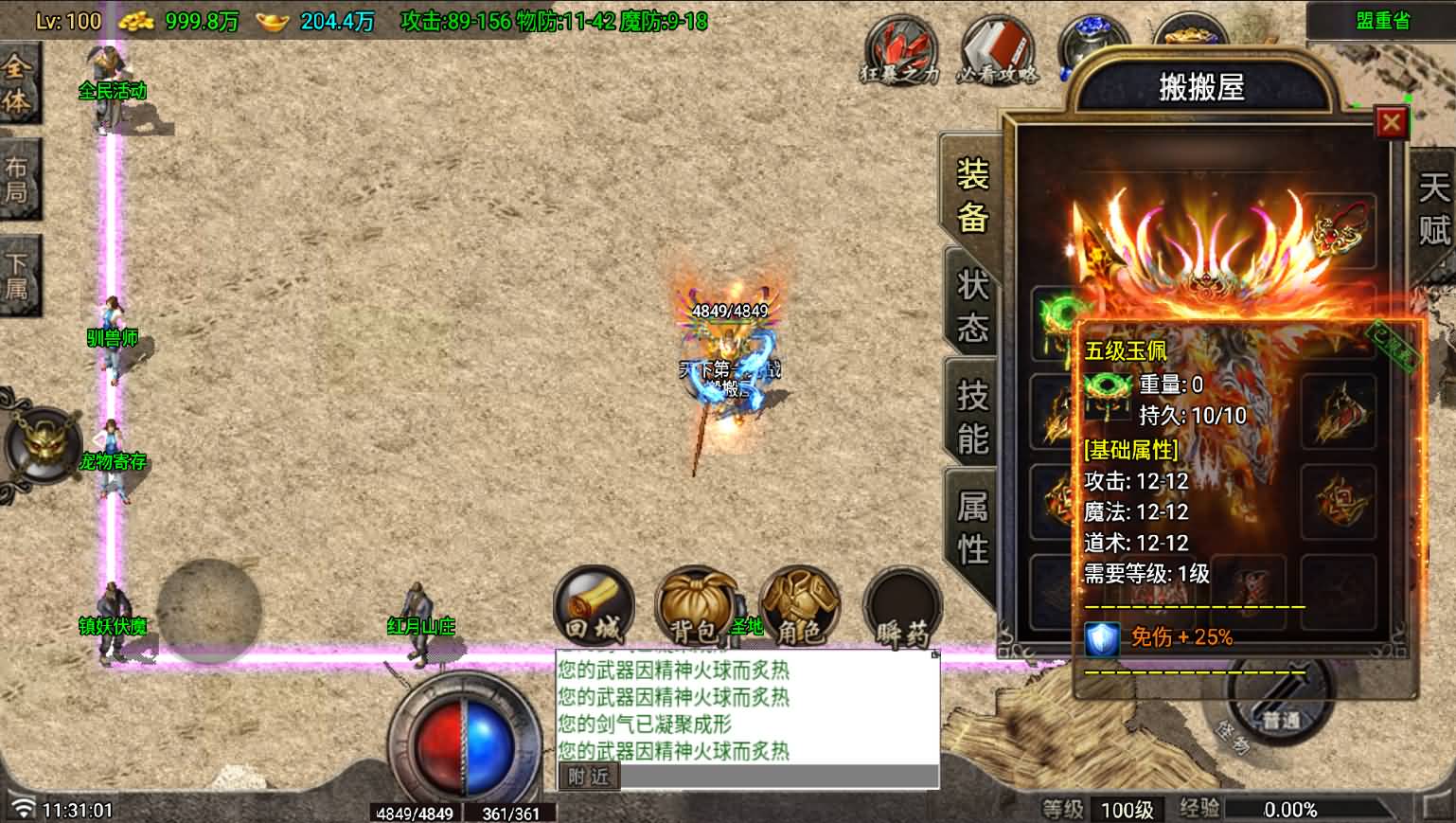
Task: Click the 免伤 shield icon in item tooltip
Action: click(1101, 639)
